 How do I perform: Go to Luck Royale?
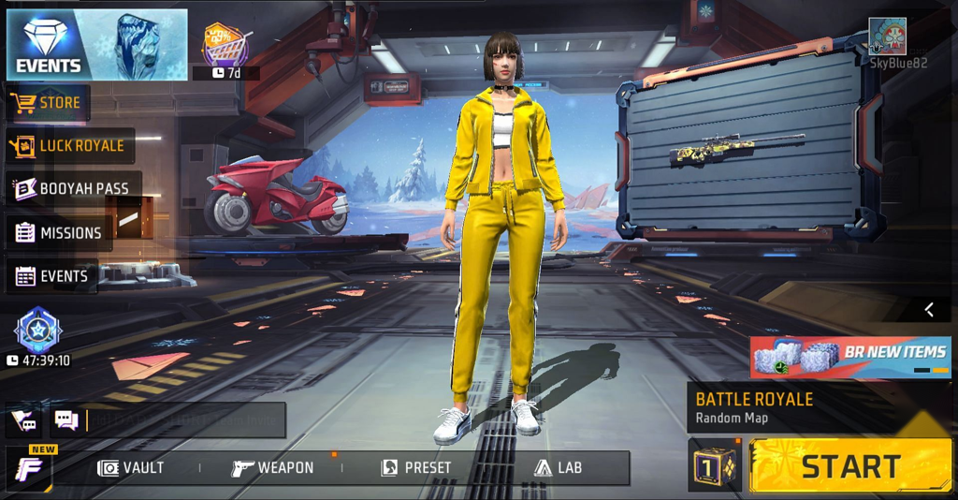(x=70, y=146)
